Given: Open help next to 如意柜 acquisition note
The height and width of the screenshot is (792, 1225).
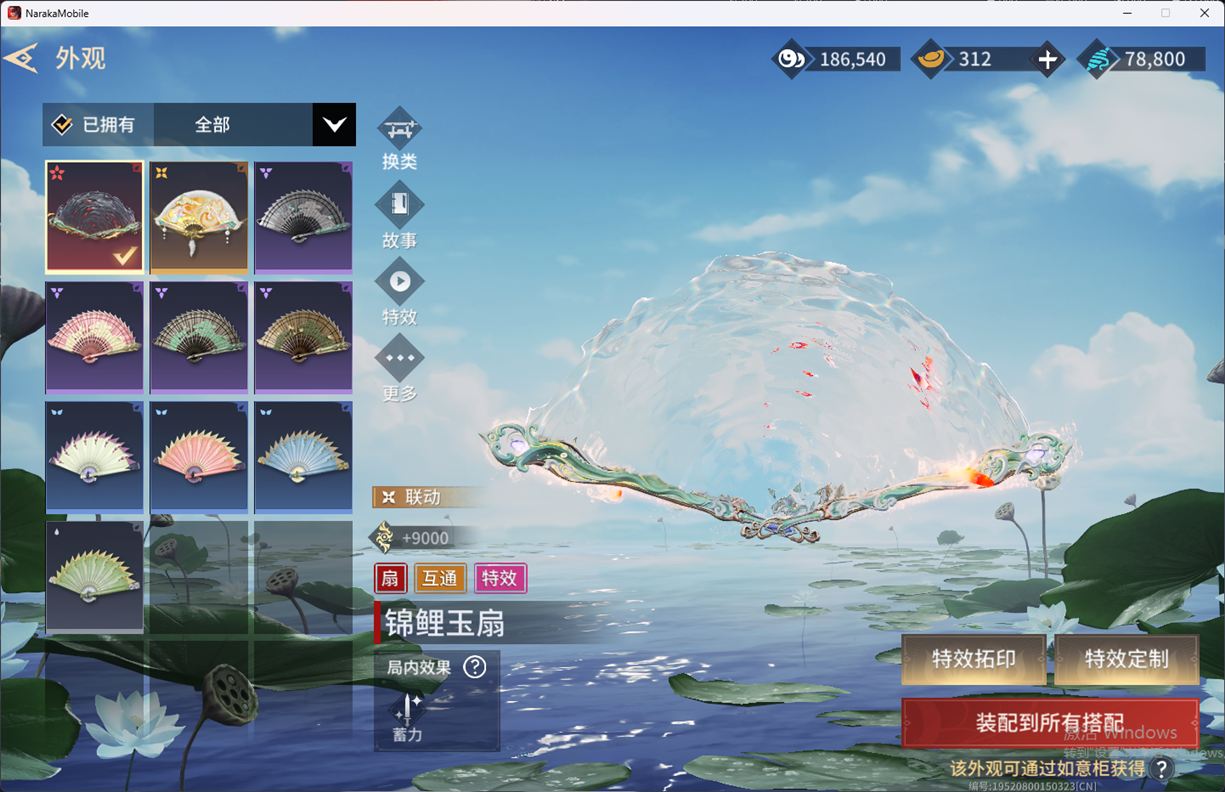Looking at the screenshot, I should click(1161, 769).
